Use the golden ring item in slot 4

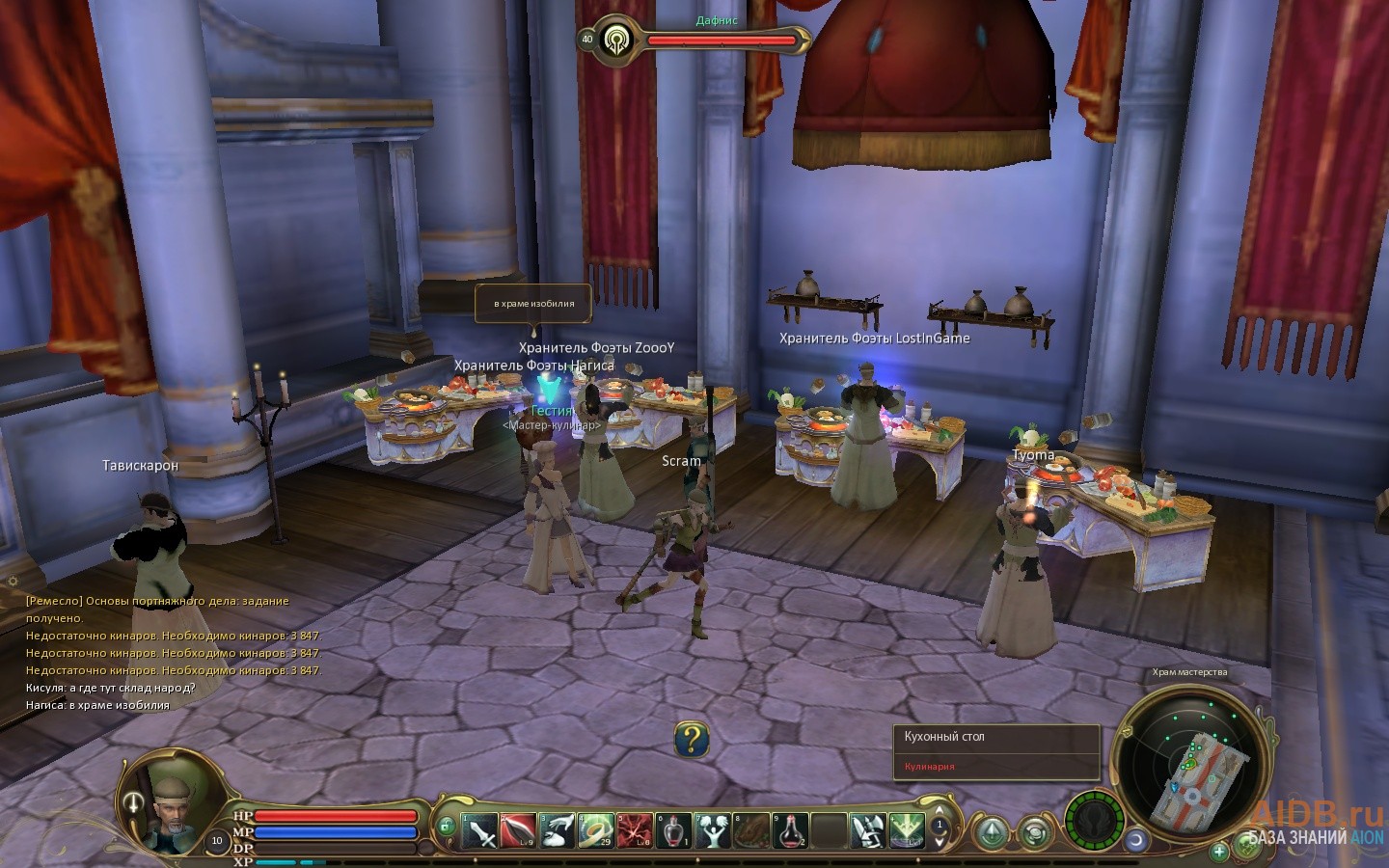(x=596, y=830)
